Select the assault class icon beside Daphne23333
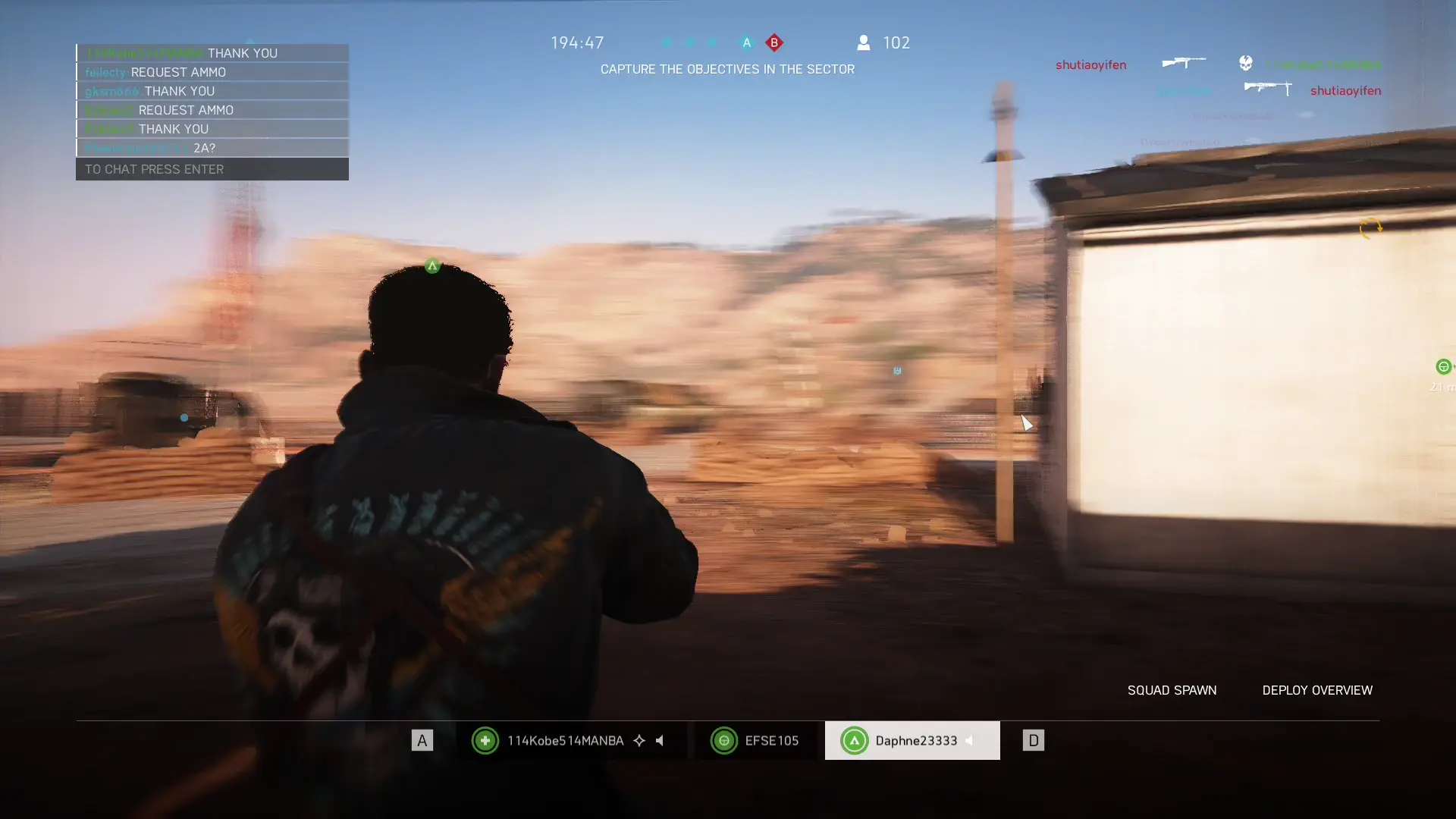 tap(855, 741)
